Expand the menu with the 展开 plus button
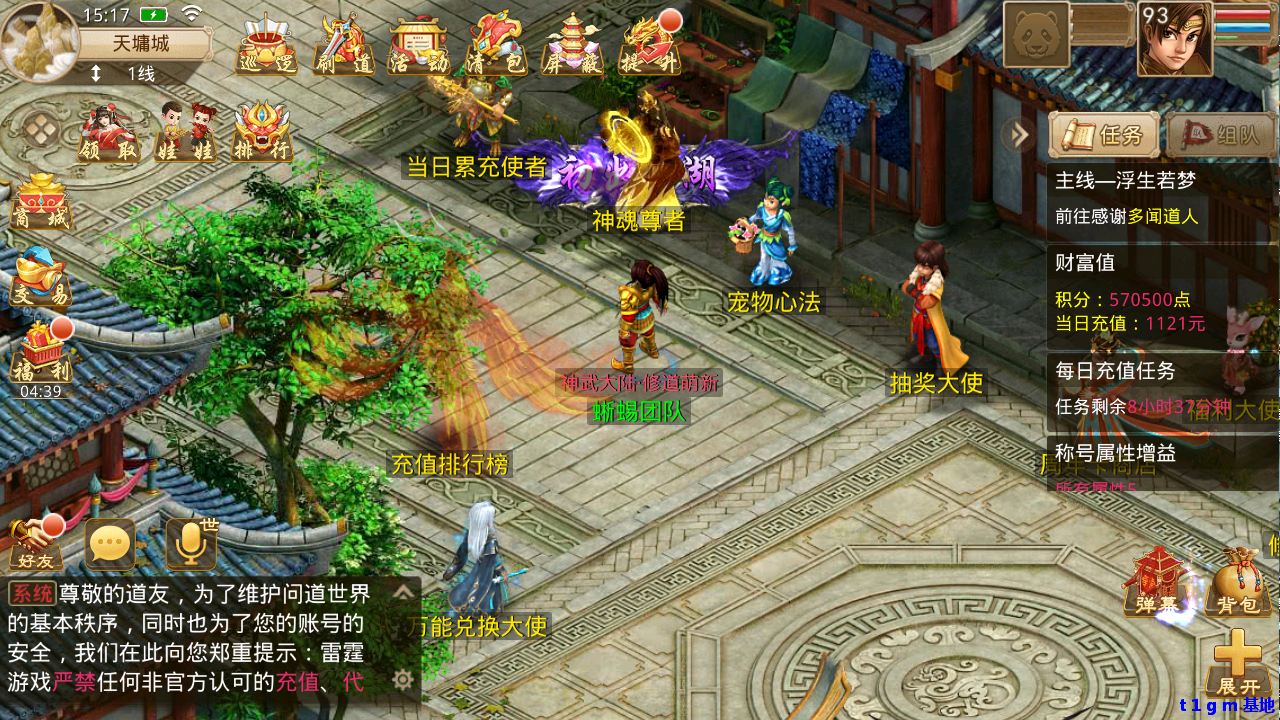 (1238, 662)
